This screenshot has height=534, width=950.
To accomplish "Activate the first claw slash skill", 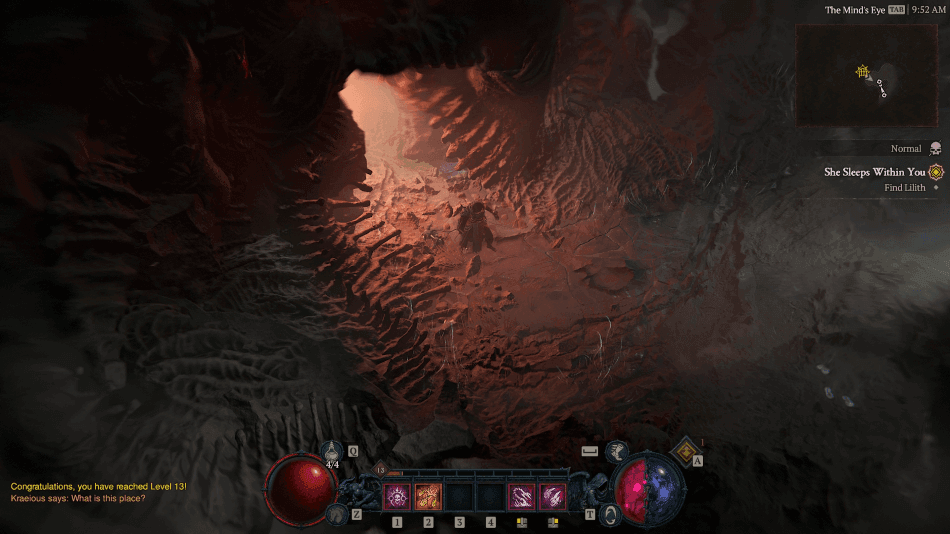I will tap(521, 495).
